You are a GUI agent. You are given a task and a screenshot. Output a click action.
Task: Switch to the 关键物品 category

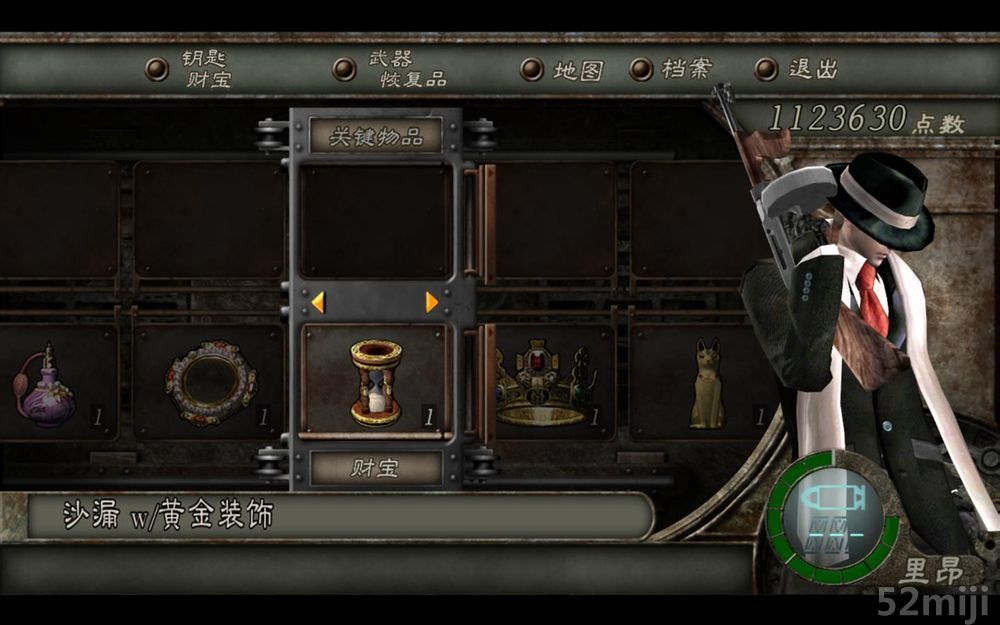coord(375,136)
